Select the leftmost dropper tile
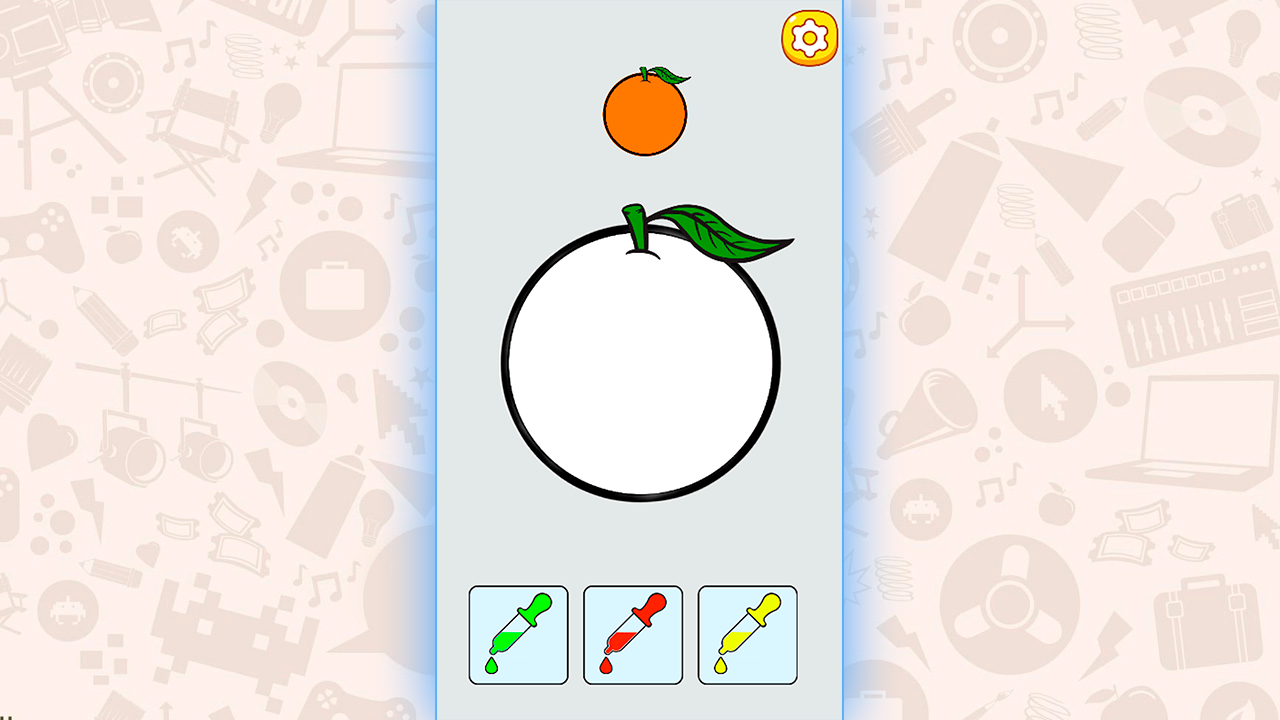The height and width of the screenshot is (720, 1280). tap(518, 636)
